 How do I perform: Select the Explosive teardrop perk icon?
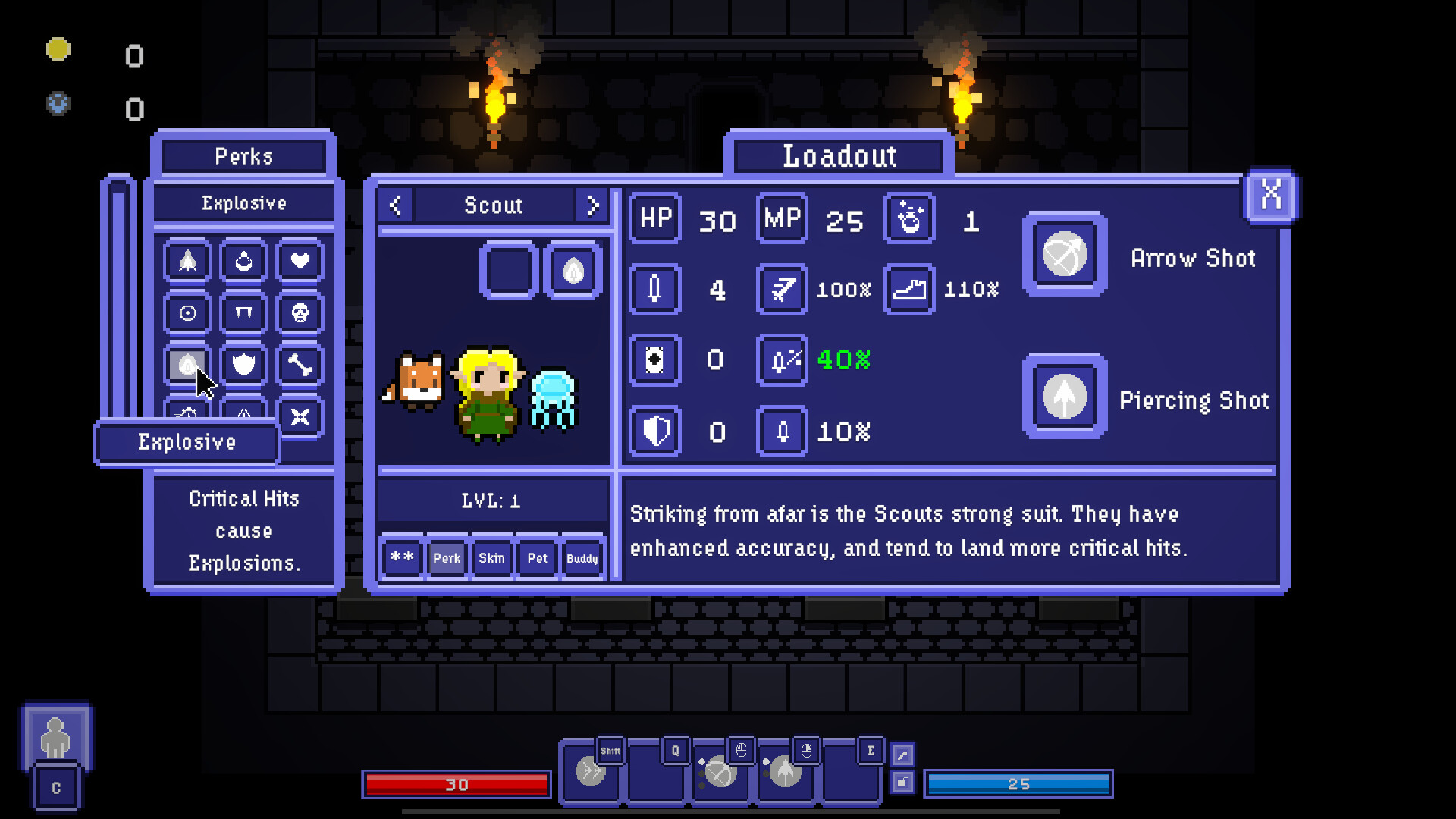(x=186, y=364)
